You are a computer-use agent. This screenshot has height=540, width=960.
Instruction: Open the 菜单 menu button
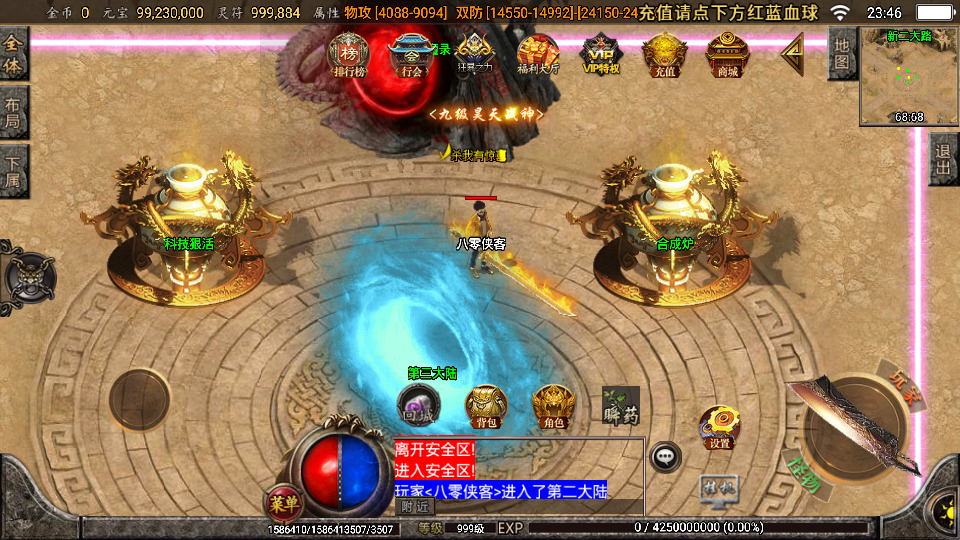click(x=284, y=498)
